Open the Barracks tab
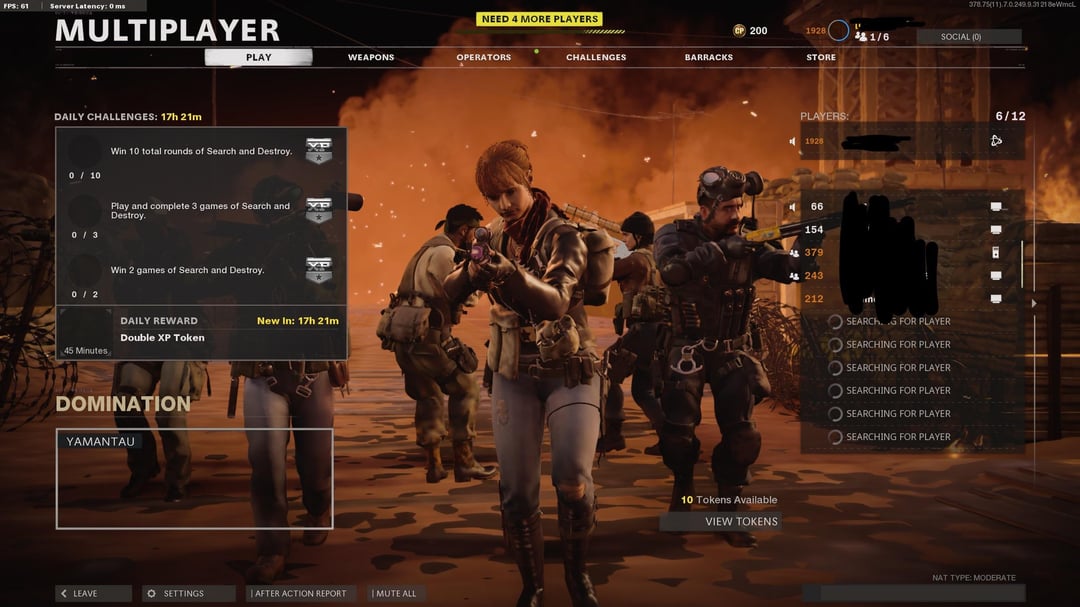The image size is (1080, 607). 709,57
